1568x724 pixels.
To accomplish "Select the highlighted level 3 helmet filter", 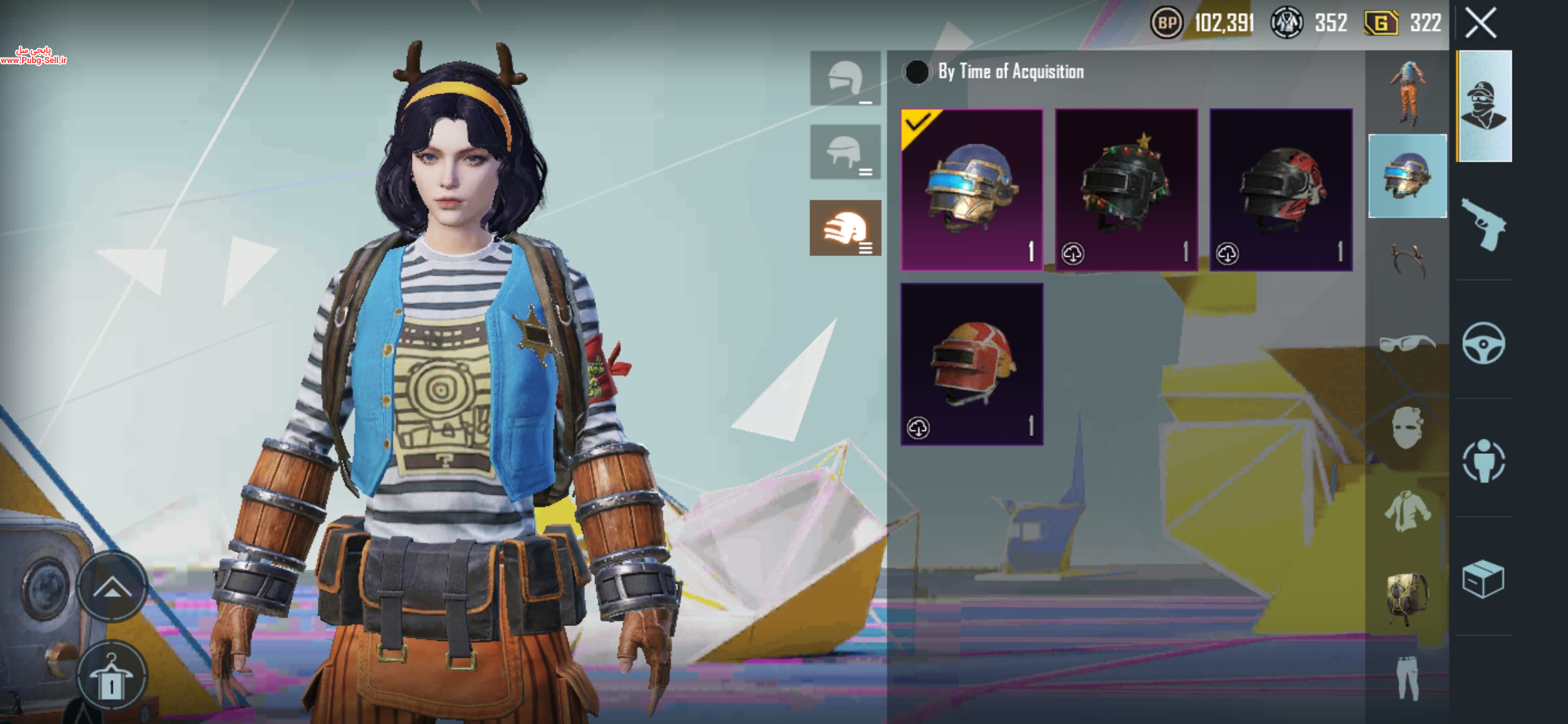I will pos(845,228).
